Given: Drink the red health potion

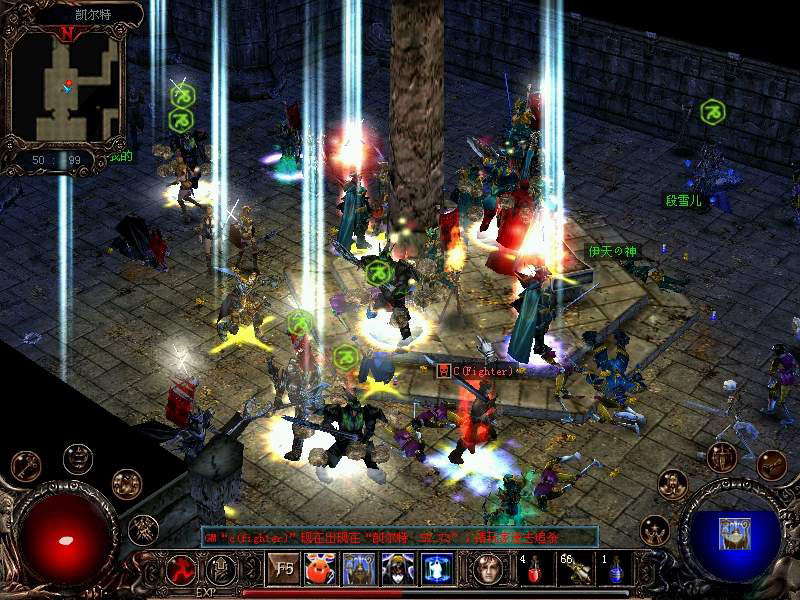Looking at the screenshot, I should point(533,569).
